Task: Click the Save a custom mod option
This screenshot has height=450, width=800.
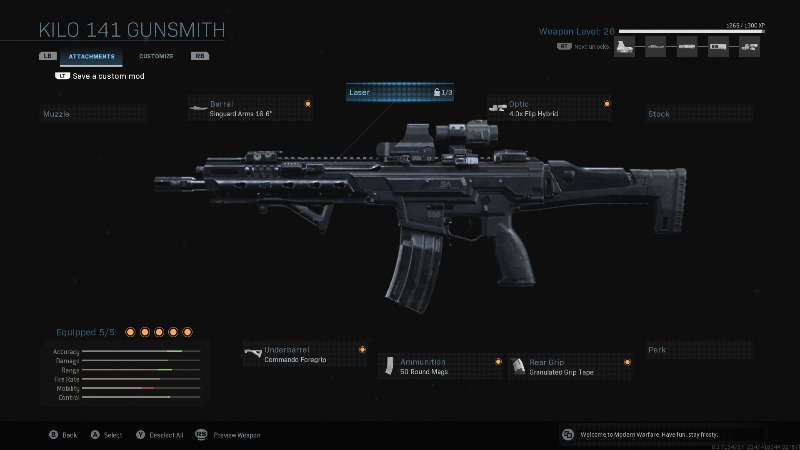Action: point(103,76)
